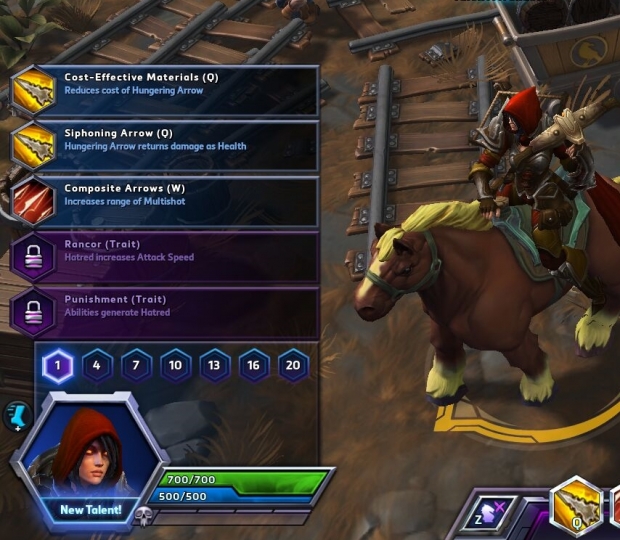Switch to level 1 talent tier
This screenshot has width=620, height=540.
(x=57, y=366)
